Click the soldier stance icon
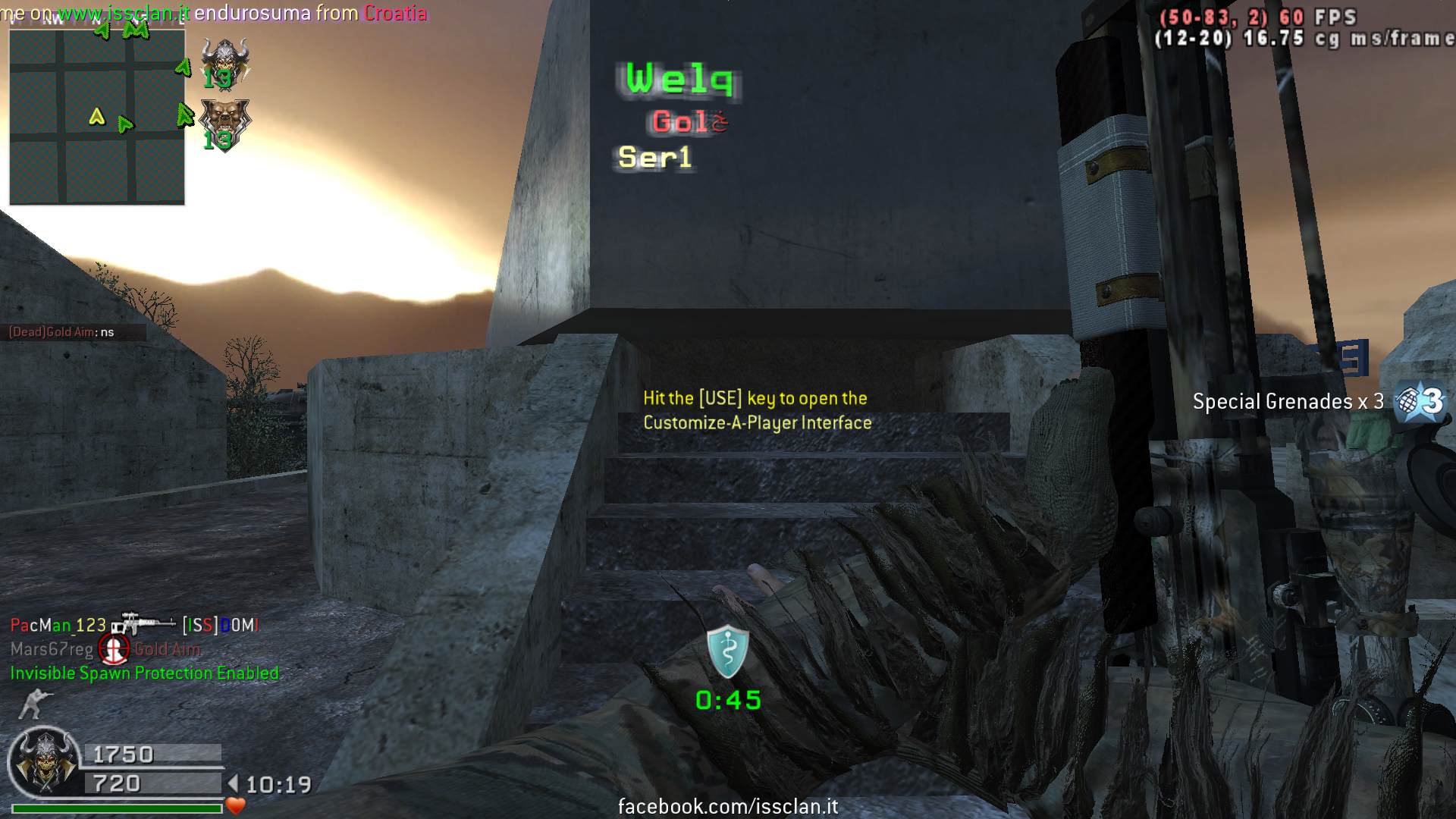Viewport: 1456px width, 819px height. coord(33,704)
